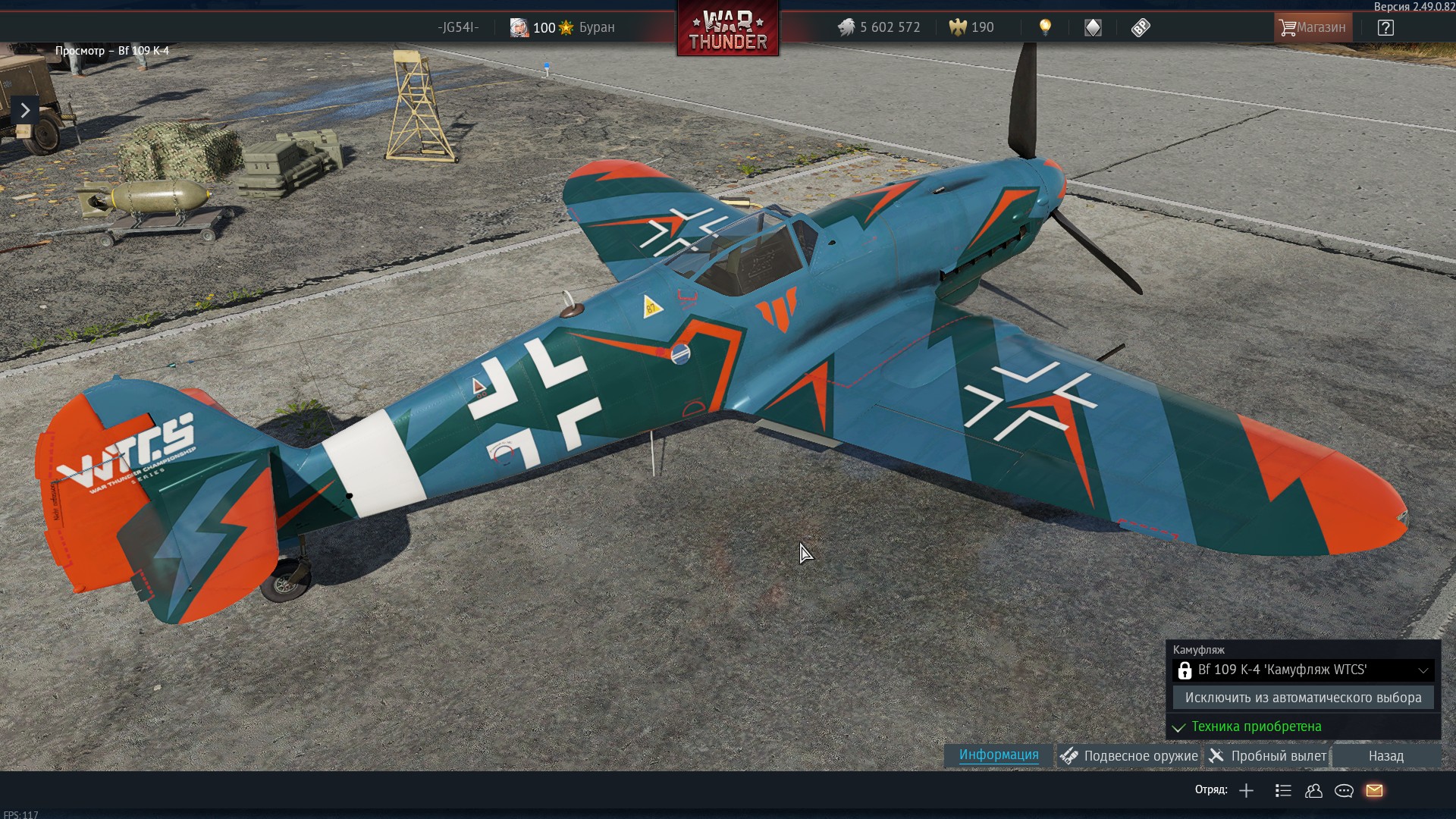Image resolution: width=1456 pixels, height=819 pixels.
Task: Open the list icon near squad
Action: pyautogui.click(x=1283, y=791)
